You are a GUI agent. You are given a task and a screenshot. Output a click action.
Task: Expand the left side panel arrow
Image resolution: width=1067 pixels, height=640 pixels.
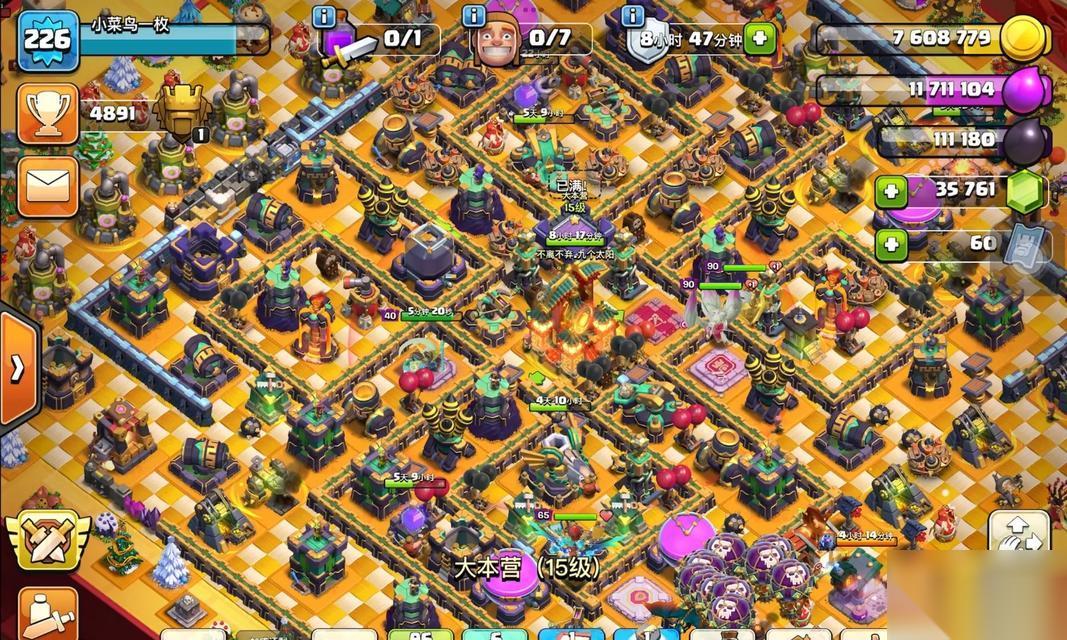point(17,368)
